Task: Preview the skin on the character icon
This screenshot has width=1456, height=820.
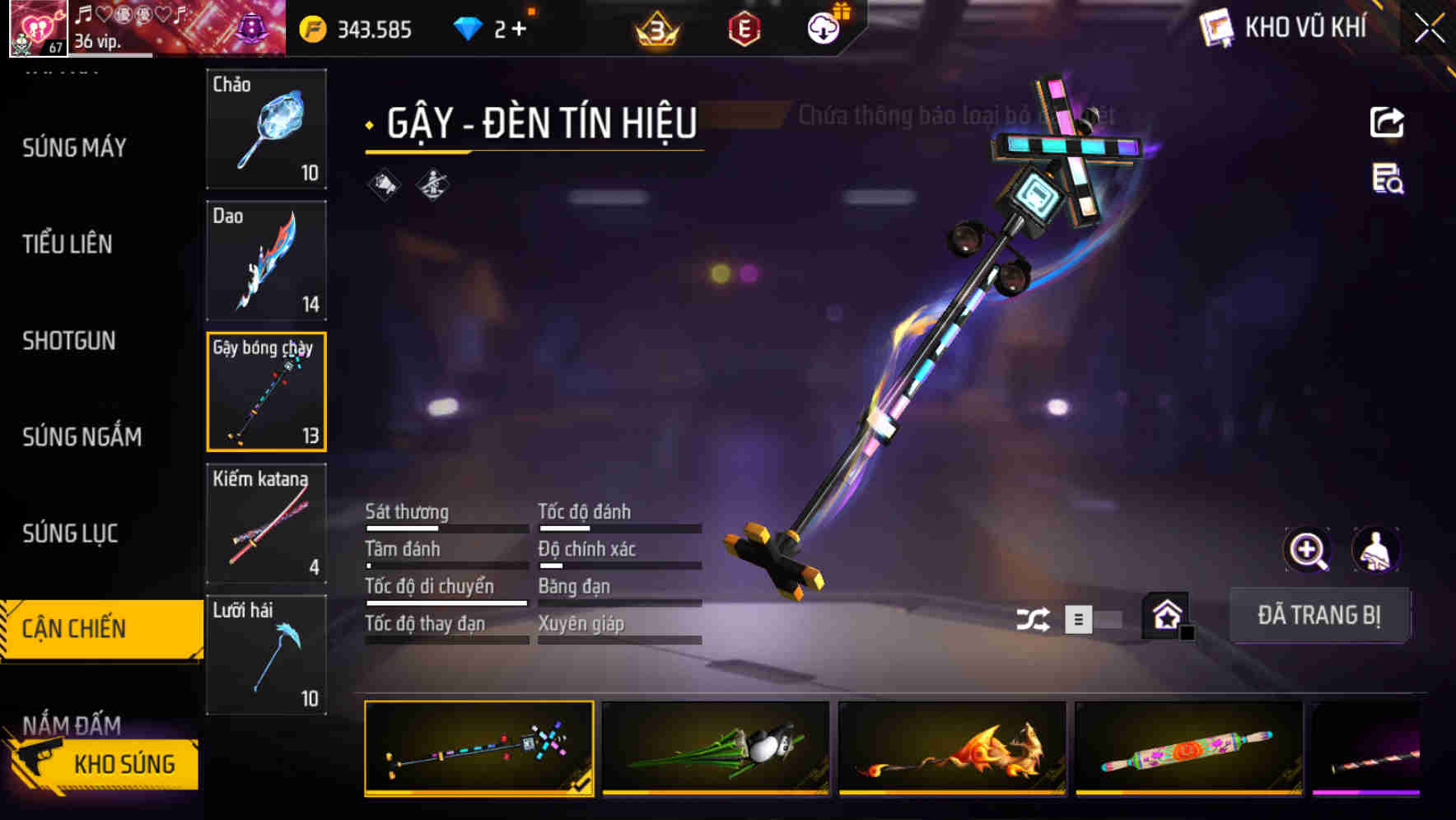Action: click(1375, 550)
